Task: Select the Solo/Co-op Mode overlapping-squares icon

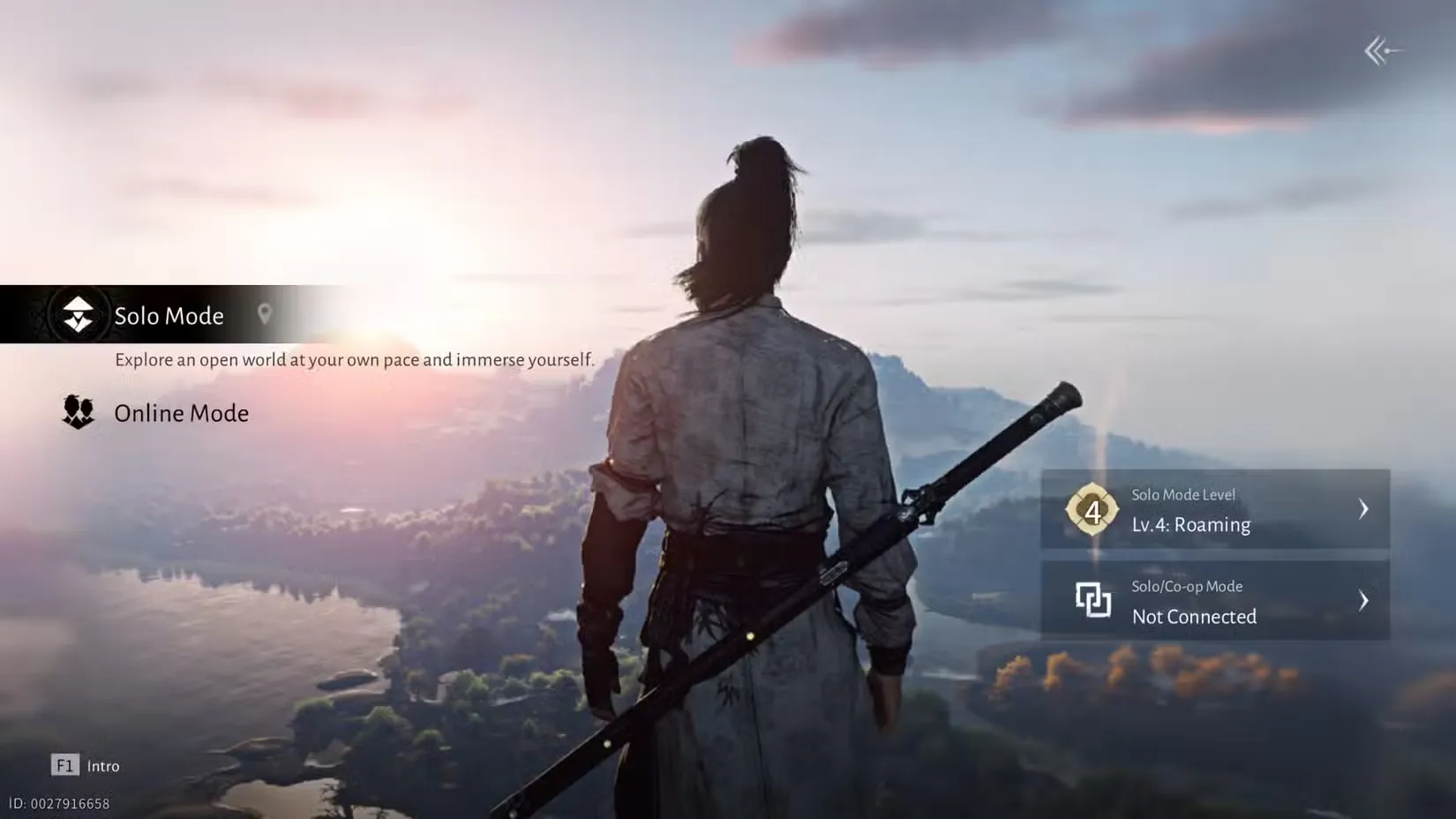Action: click(1094, 601)
